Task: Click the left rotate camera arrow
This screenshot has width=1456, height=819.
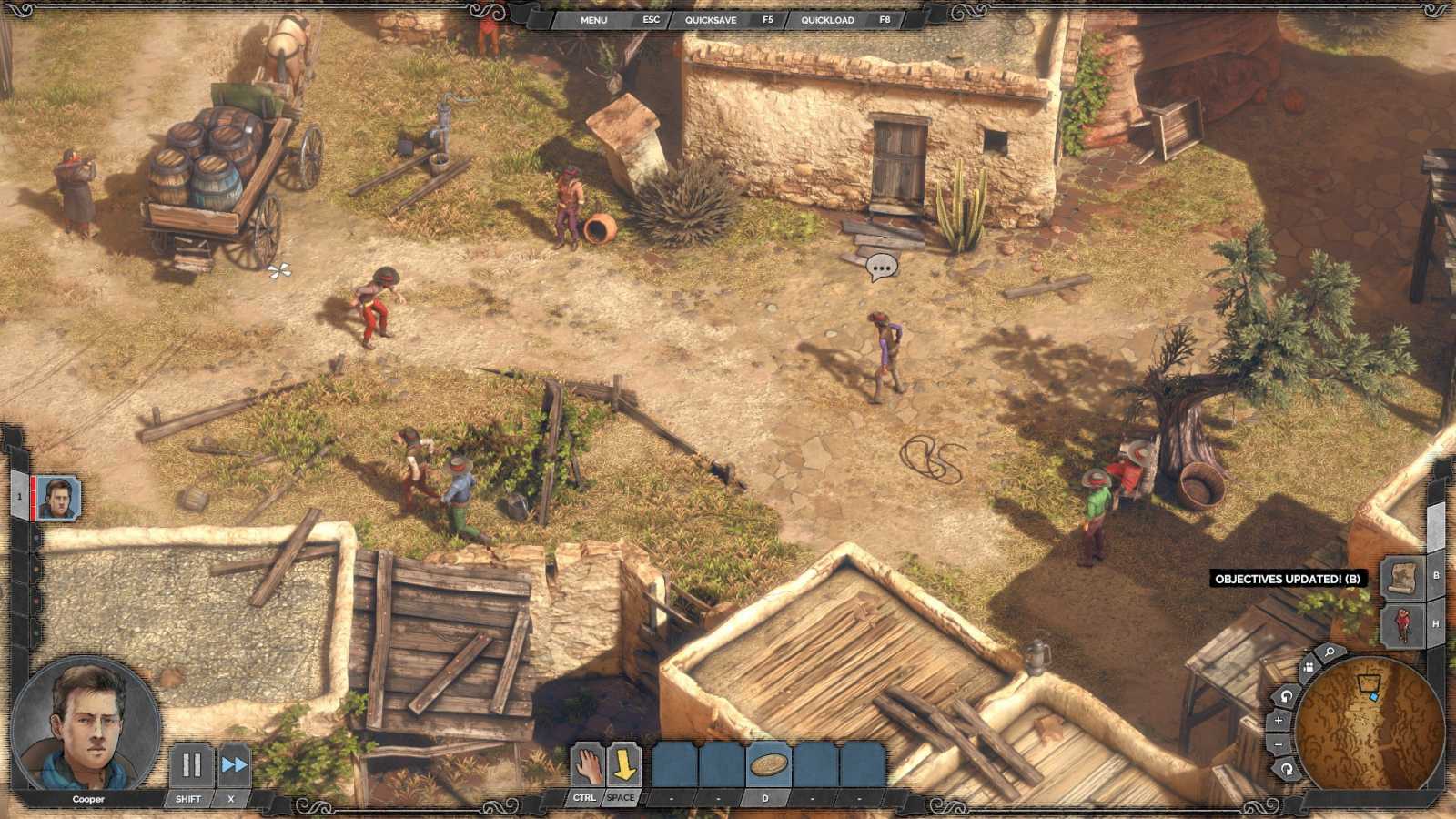Action: coord(1286,697)
